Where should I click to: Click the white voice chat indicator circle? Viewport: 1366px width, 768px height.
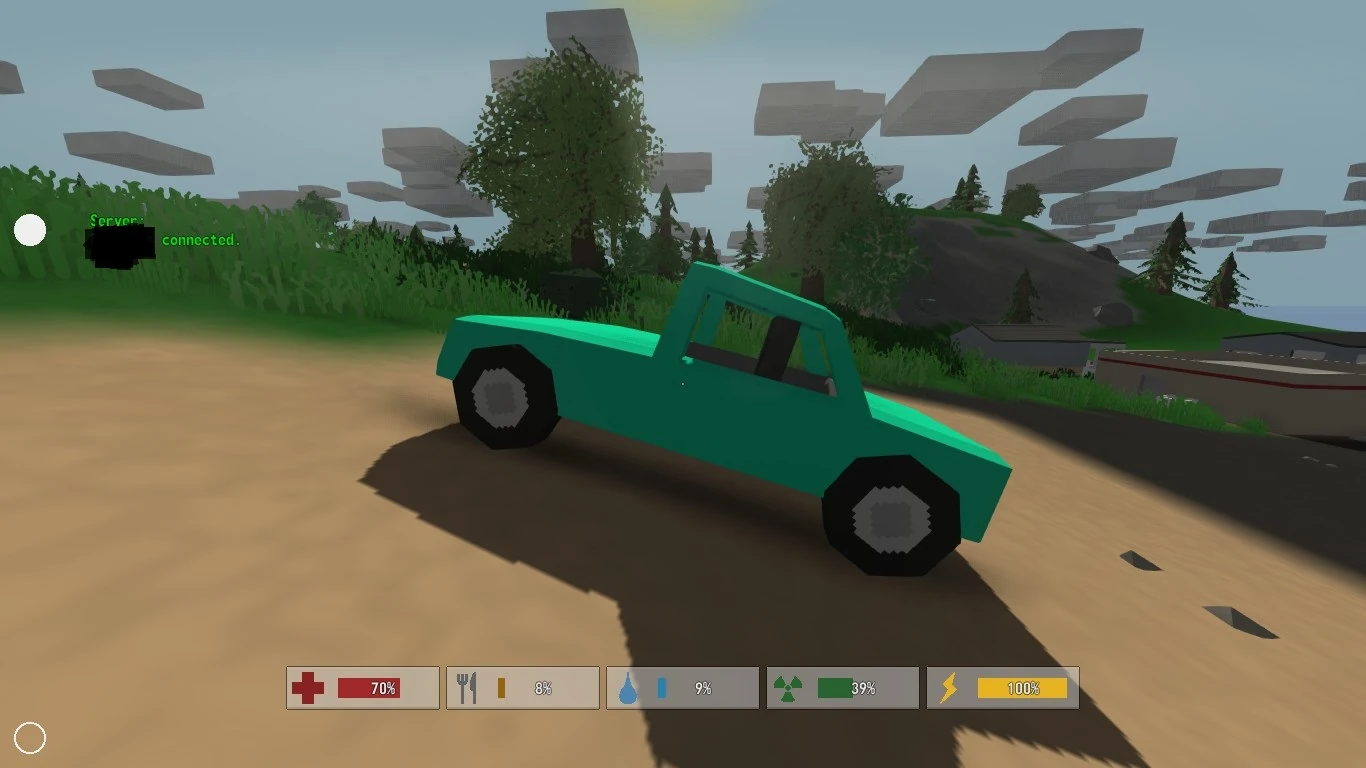pyautogui.click(x=30, y=230)
